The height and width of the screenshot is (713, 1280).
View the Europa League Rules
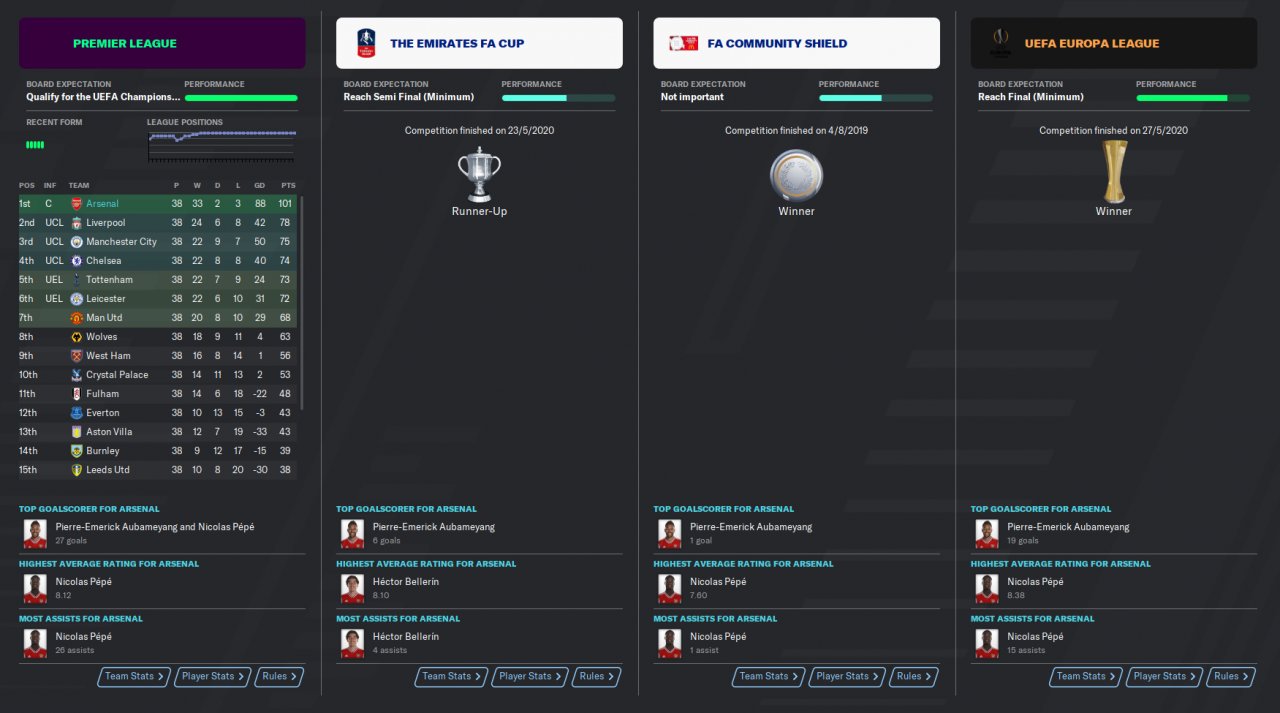[x=1231, y=677]
